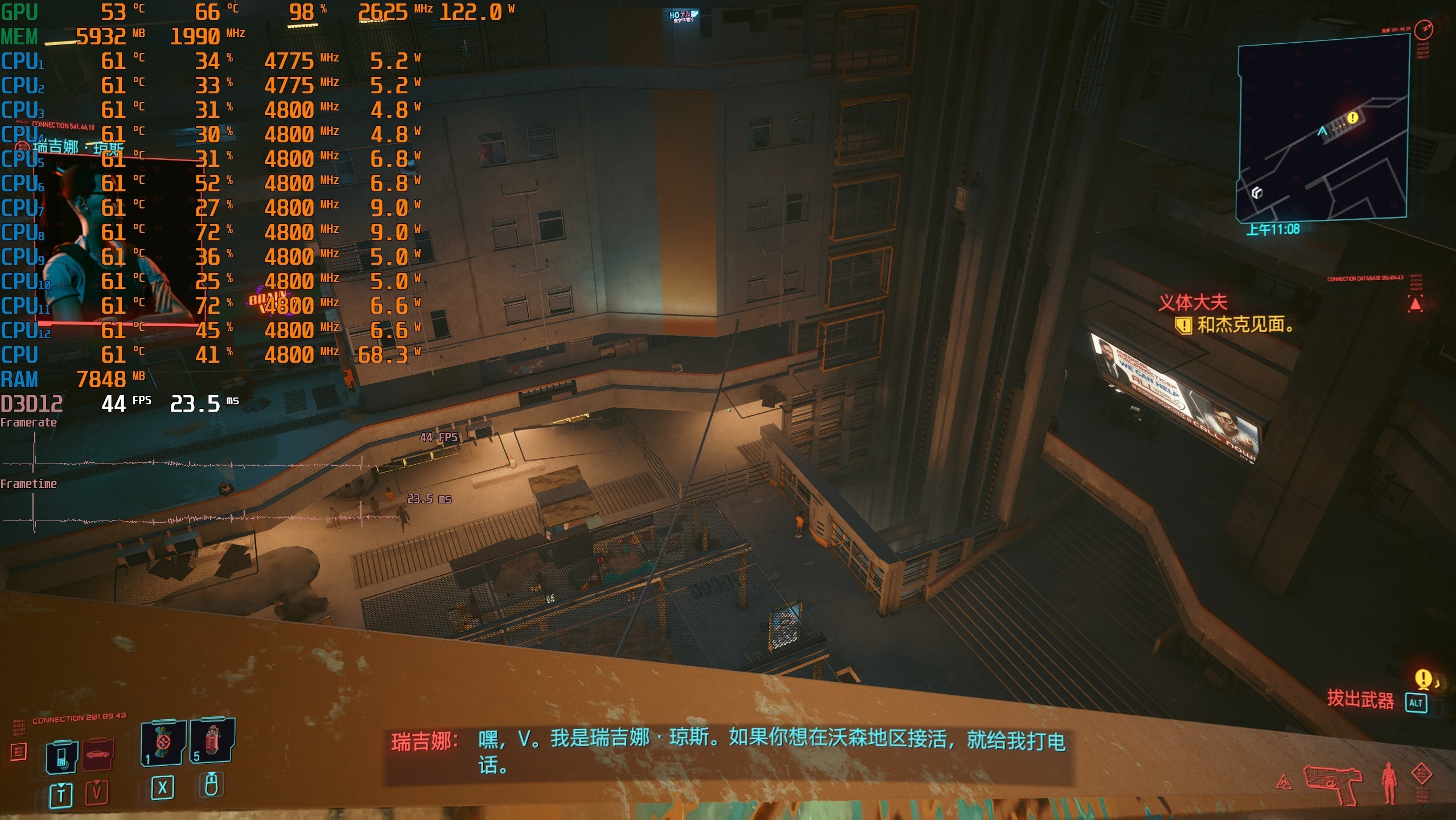Screen dimensions: 1456x820
Task: Click the red warning triangle beside the pistol
Action: [x=1284, y=783]
